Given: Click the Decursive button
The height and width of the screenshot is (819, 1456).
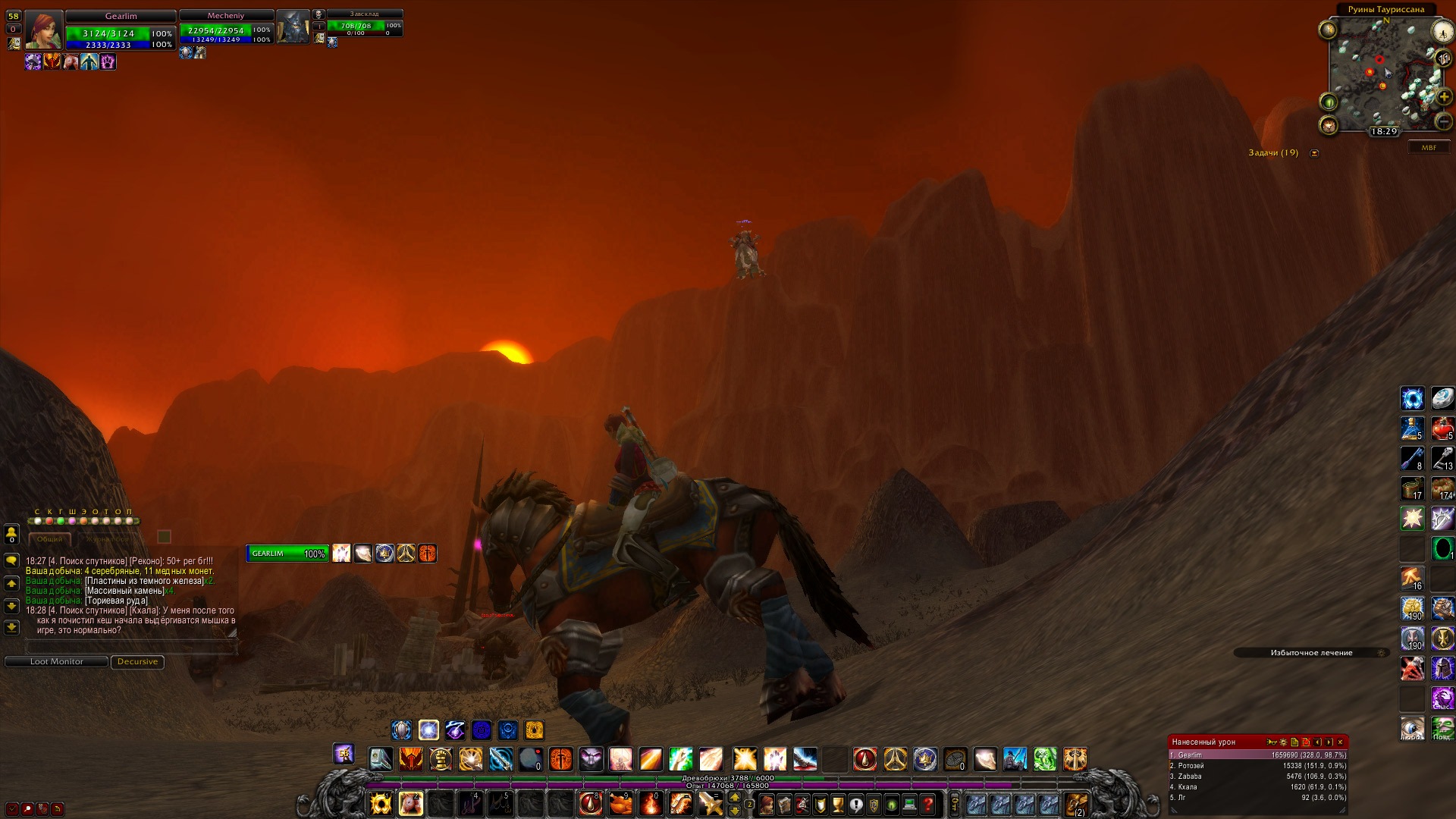Looking at the screenshot, I should pos(137,662).
